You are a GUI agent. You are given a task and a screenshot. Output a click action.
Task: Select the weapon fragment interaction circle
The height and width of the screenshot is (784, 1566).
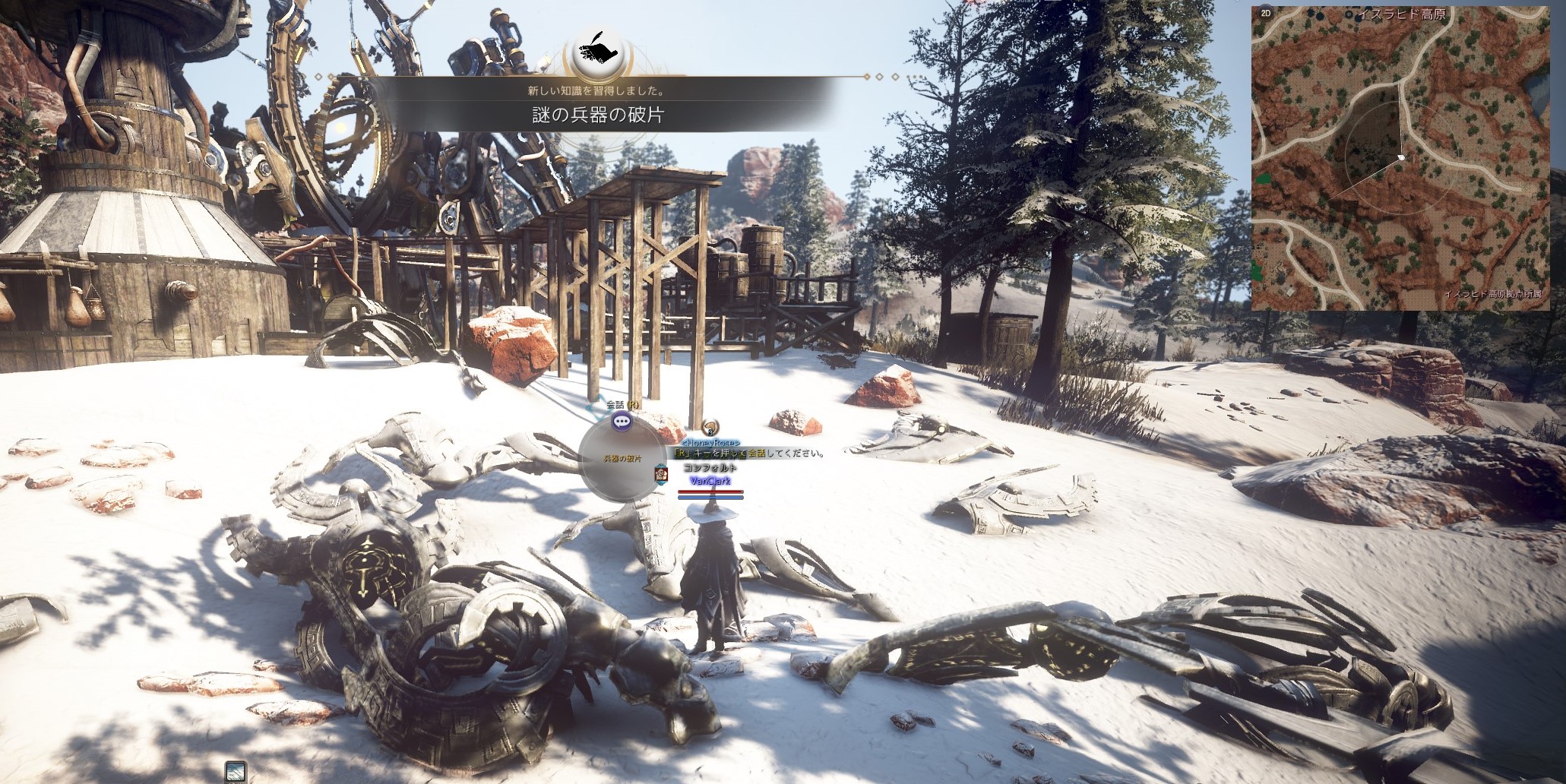(622, 461)
